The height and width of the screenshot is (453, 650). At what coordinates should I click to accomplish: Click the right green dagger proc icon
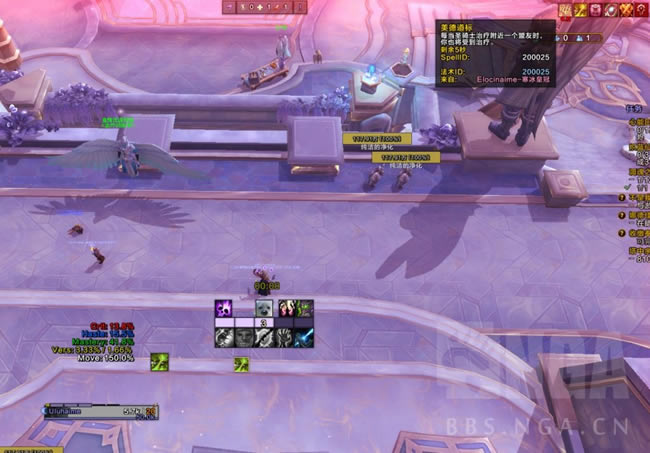pos(242,365)
